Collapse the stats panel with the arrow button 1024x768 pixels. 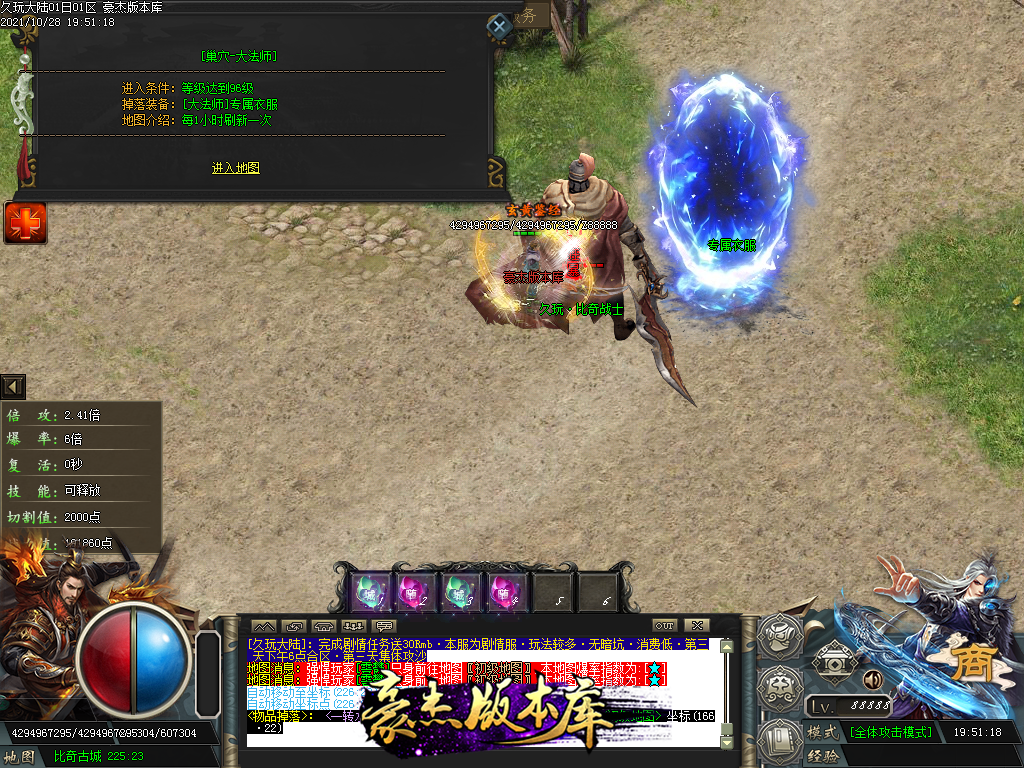(x=13, y=387)
